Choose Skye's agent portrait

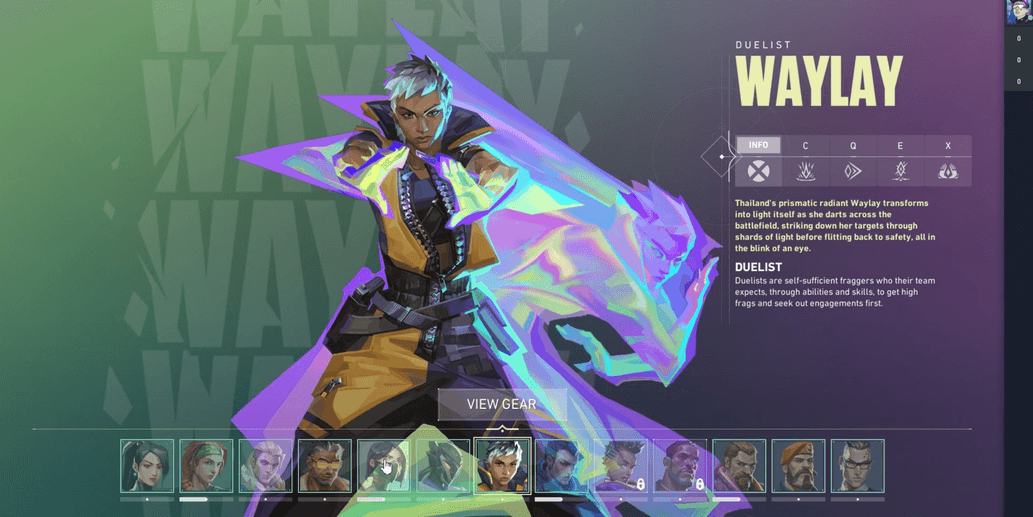click(x=206, y=466)
